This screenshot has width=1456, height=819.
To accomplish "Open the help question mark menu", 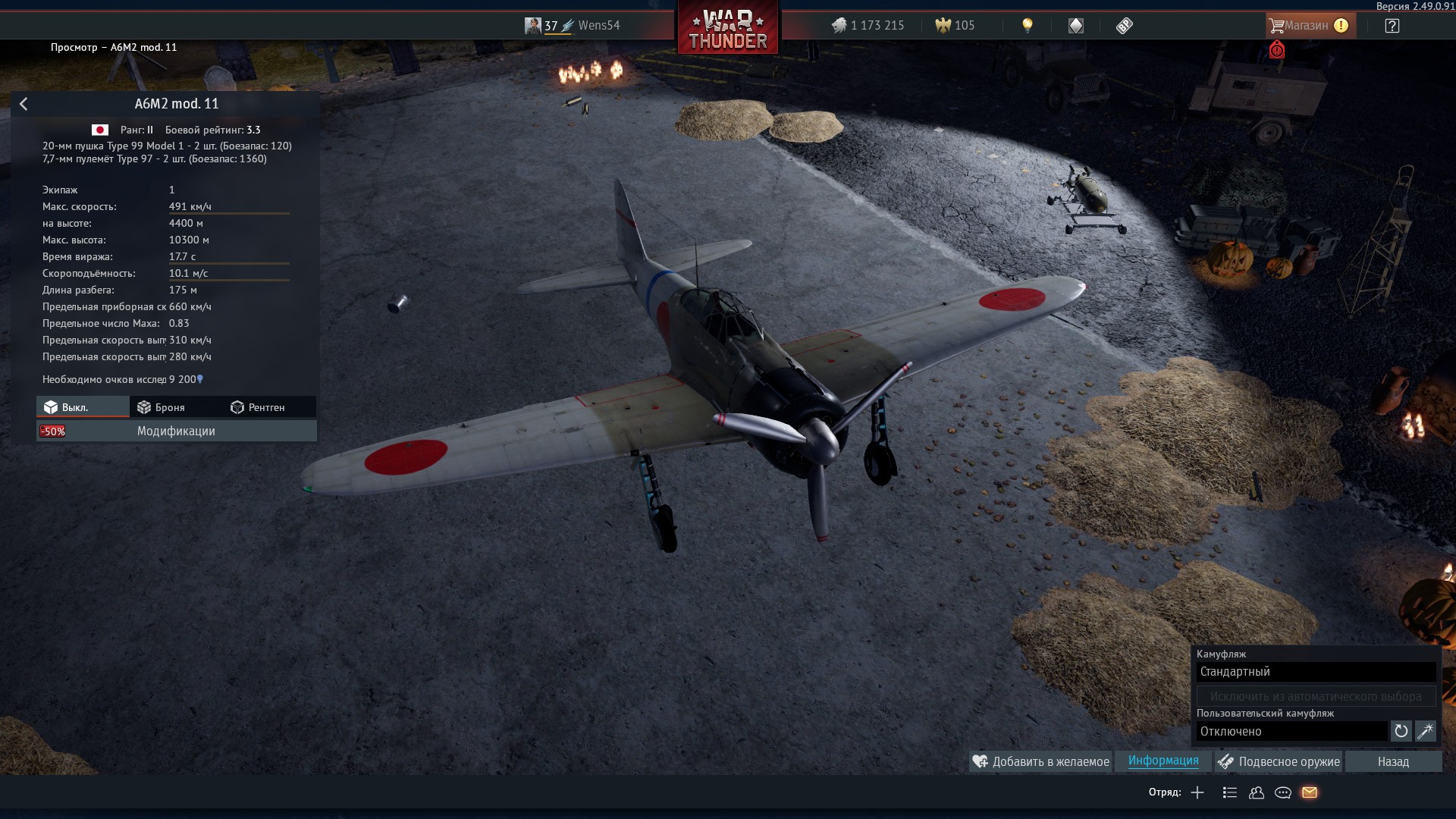I will click(x=1392, y=26).
